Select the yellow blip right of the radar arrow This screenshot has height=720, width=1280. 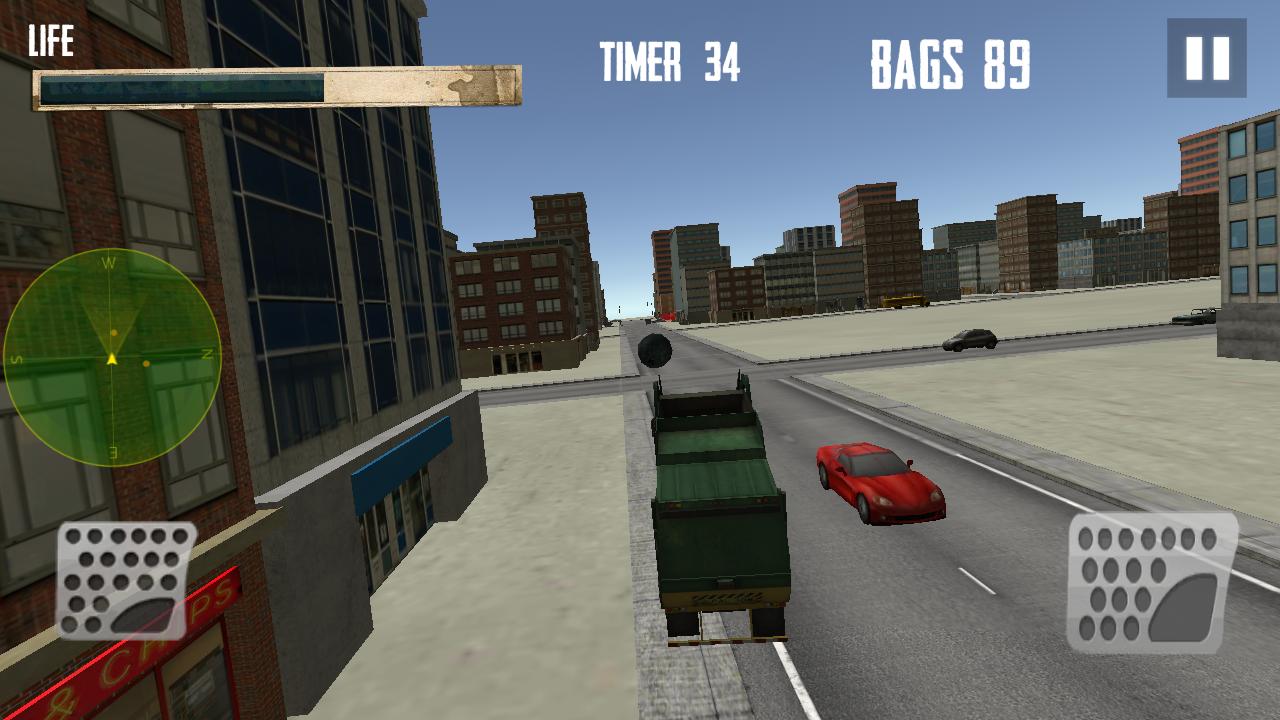tap(148, 366)
